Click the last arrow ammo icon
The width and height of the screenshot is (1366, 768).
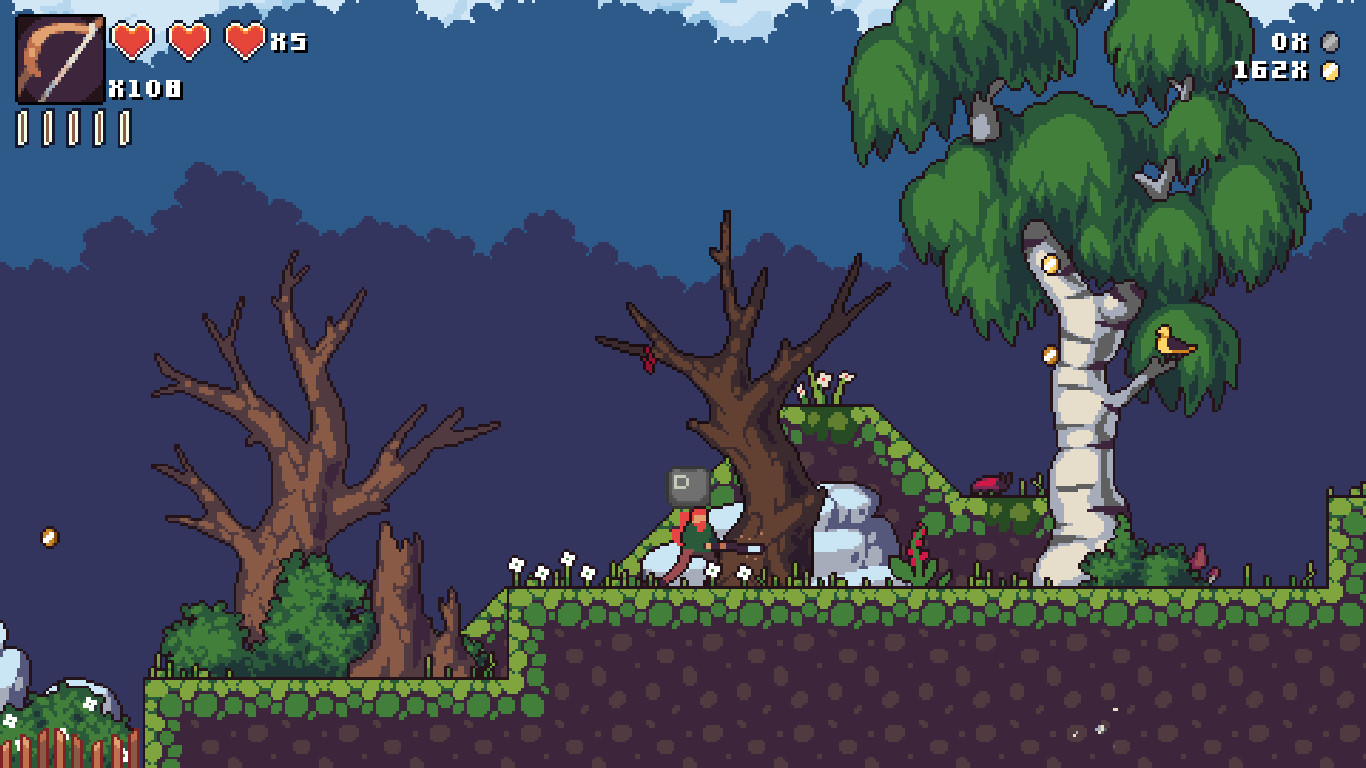pyautogui.click(x=123, y=127)
